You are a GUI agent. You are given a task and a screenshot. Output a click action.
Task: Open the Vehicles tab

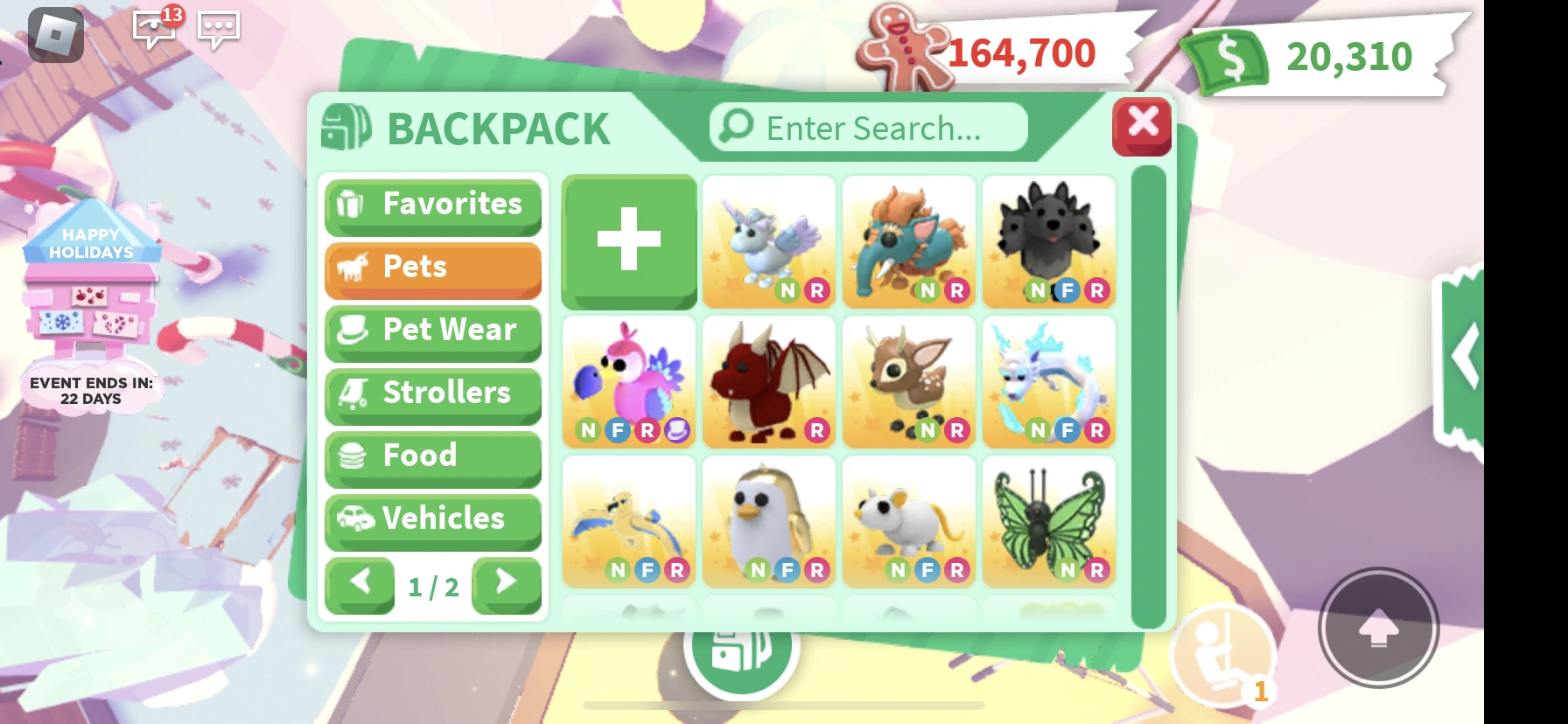point(432,519)
